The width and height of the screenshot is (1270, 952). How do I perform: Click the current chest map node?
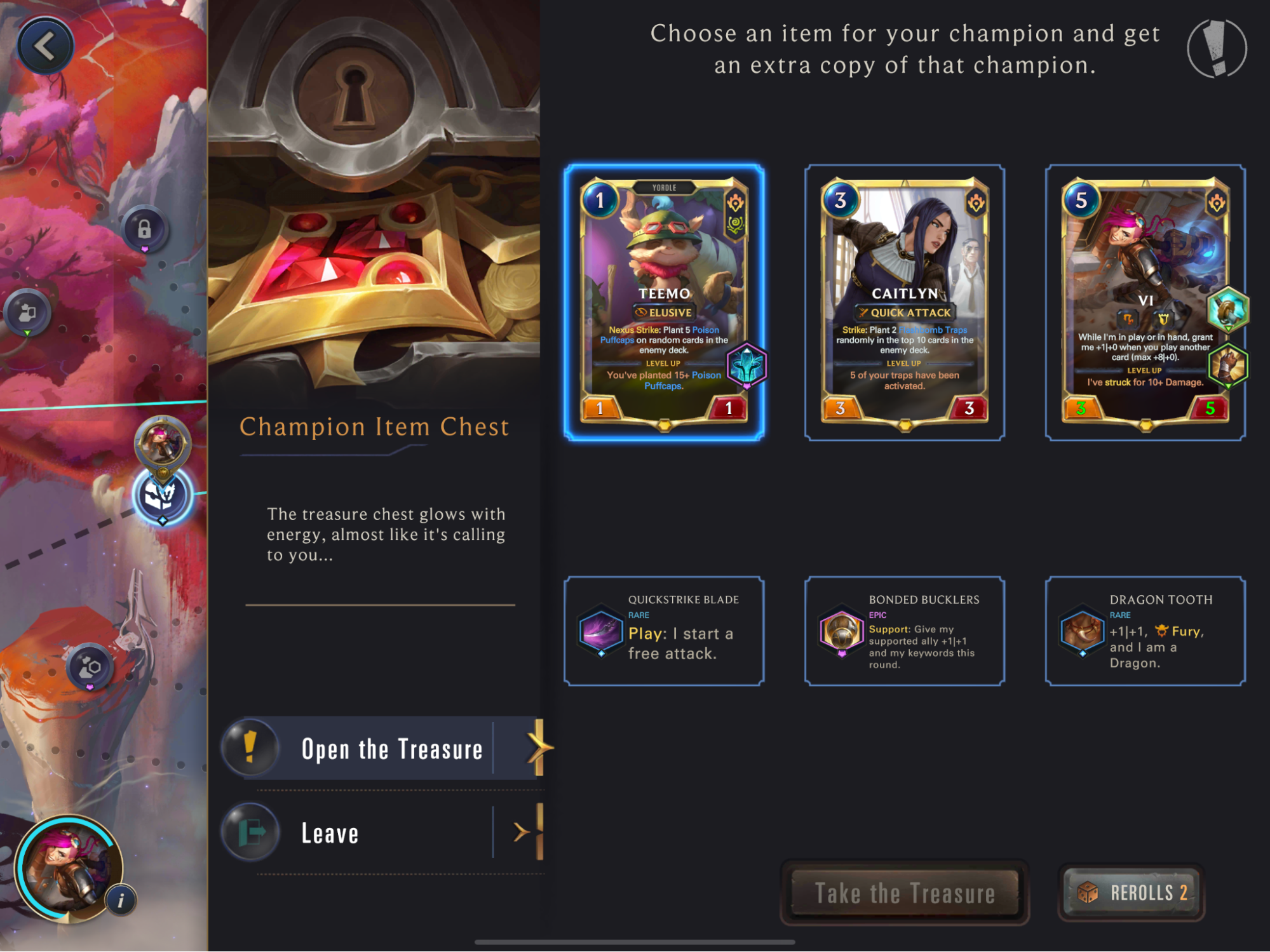pyautogui.click(x=162, y=497)
